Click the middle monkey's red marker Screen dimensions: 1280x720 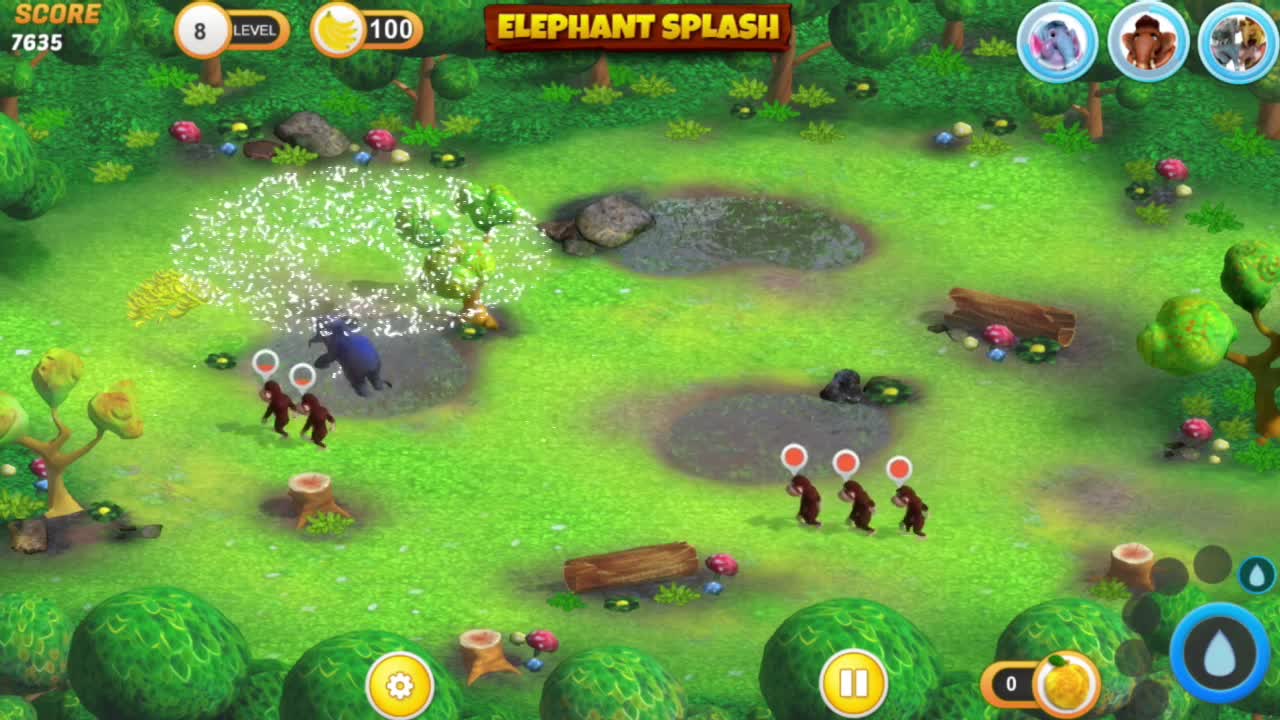point(845,462)
